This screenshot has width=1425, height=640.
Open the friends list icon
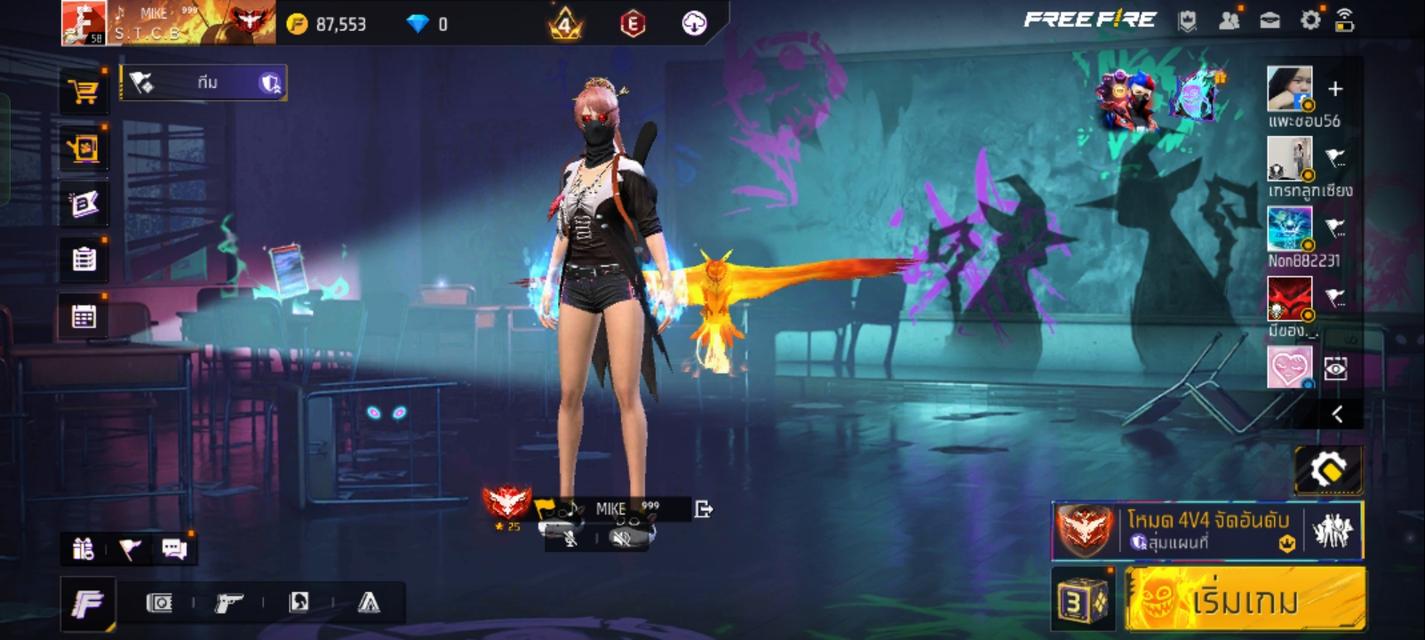click(1229, 20)
